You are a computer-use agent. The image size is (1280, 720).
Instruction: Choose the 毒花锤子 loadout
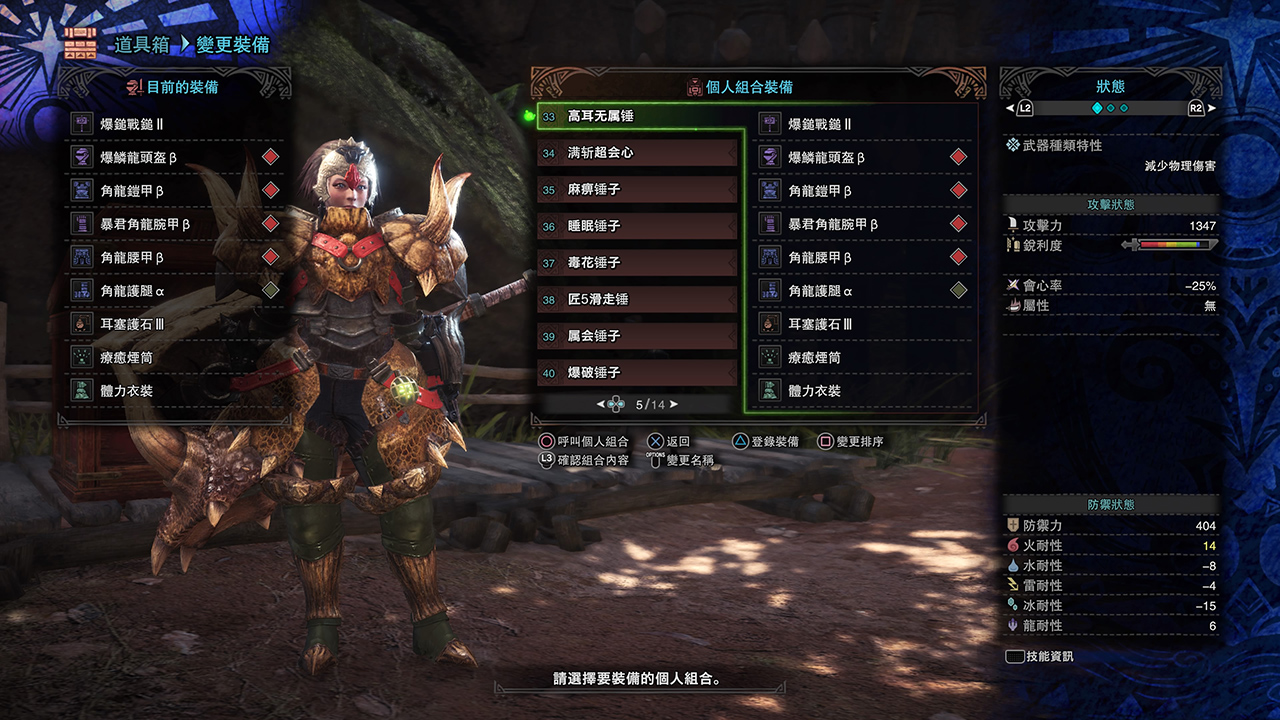pyautogui.click(x=638, y=262)
